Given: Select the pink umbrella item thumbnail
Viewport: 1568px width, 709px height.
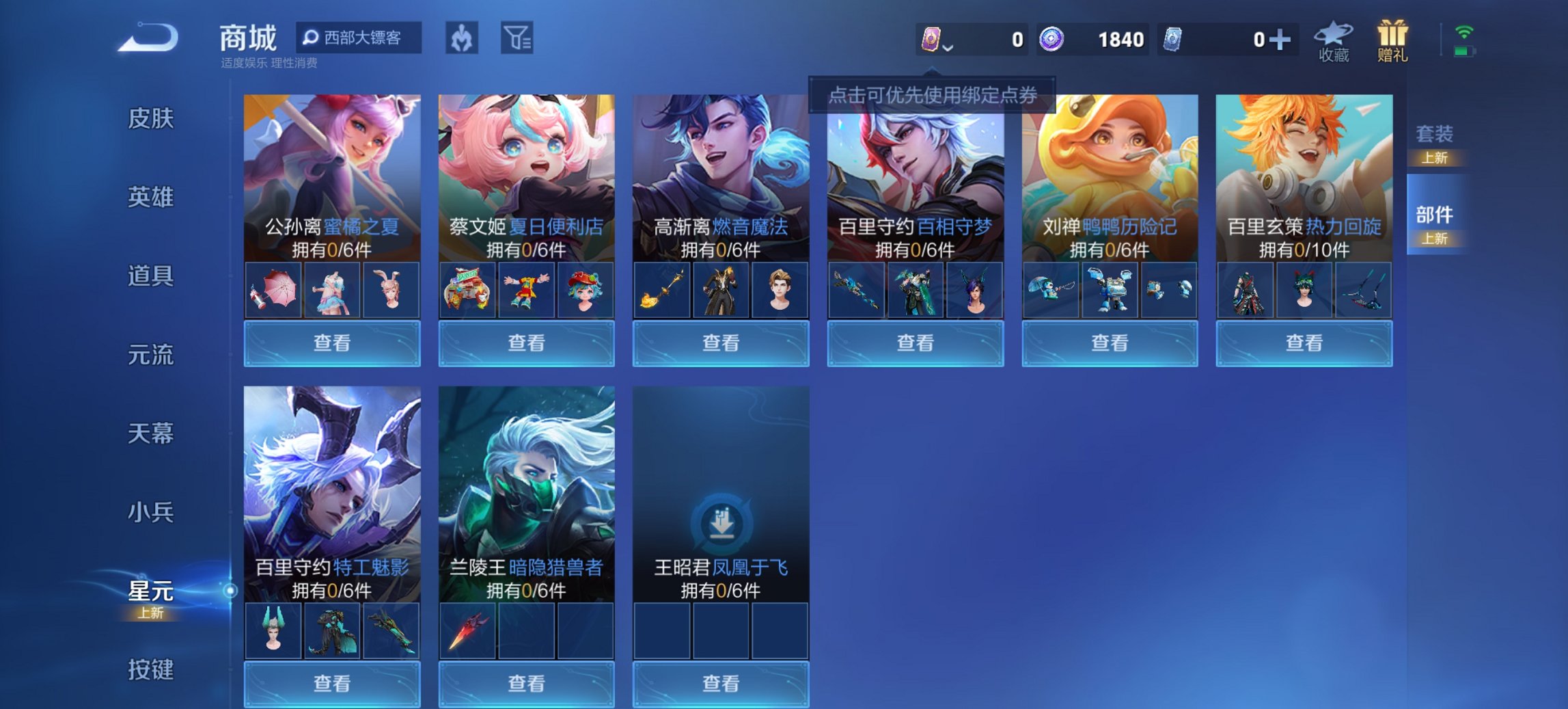Looking at the screenshot, I should point(273,289).
